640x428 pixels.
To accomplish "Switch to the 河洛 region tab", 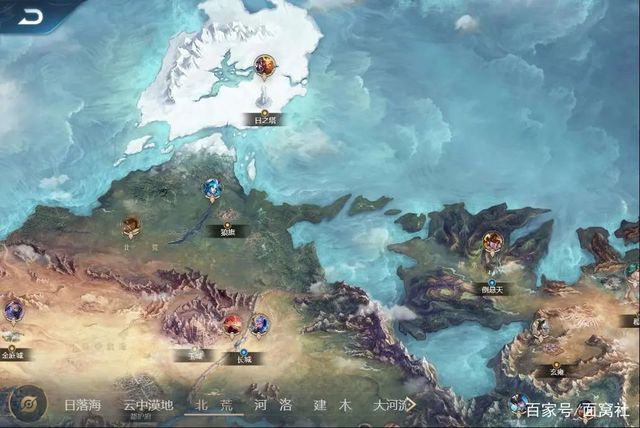I will [273, 406].
